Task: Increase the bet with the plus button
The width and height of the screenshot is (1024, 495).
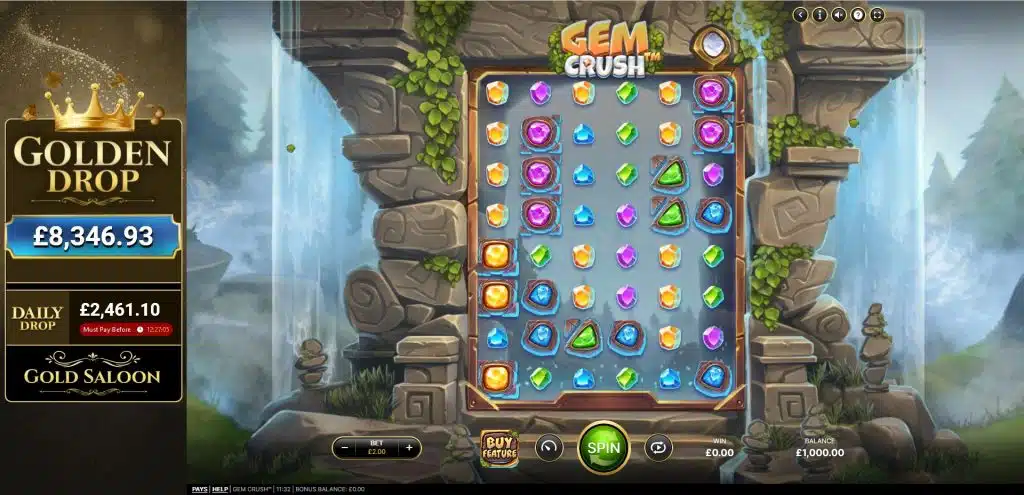Action: click(x=409, y=448)
